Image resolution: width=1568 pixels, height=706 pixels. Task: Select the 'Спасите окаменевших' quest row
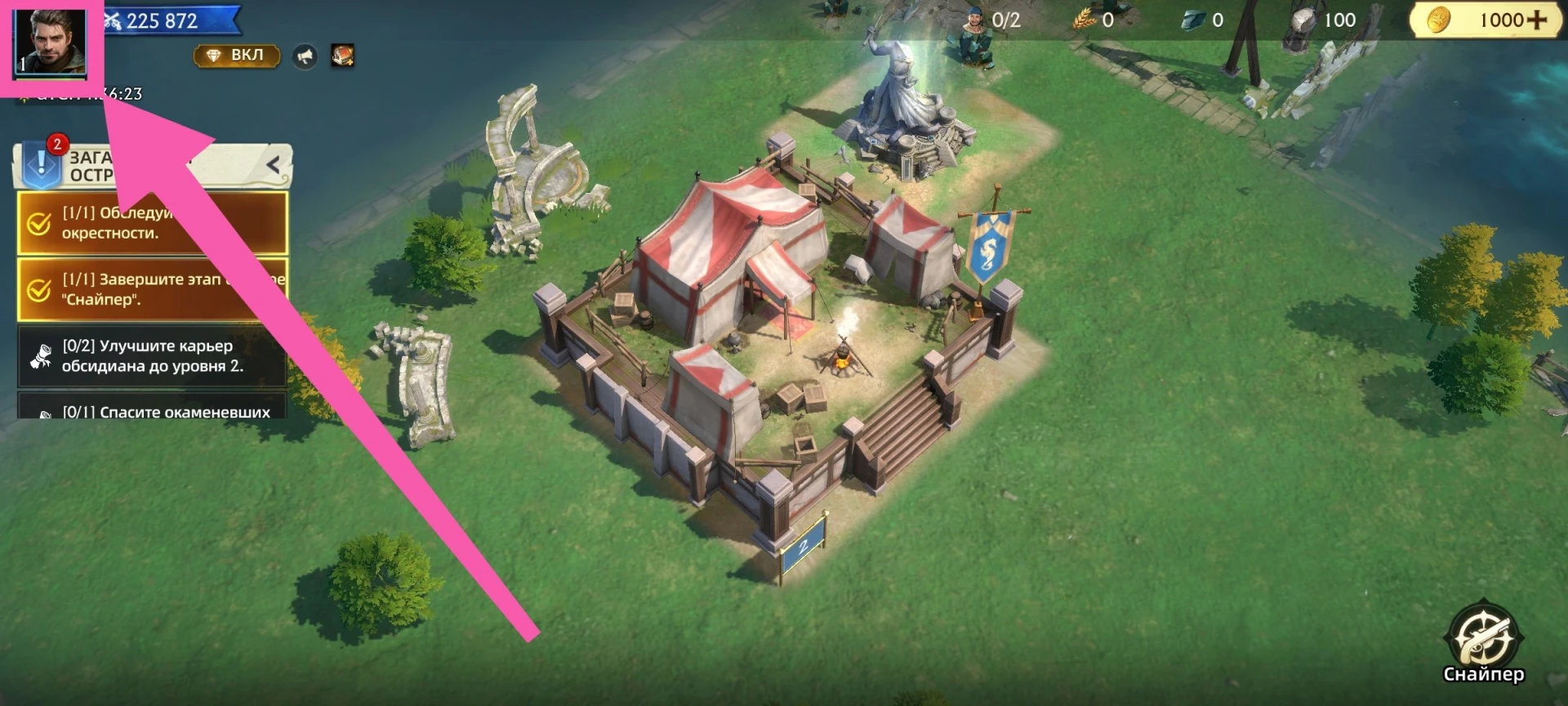[x=152, y=410]
